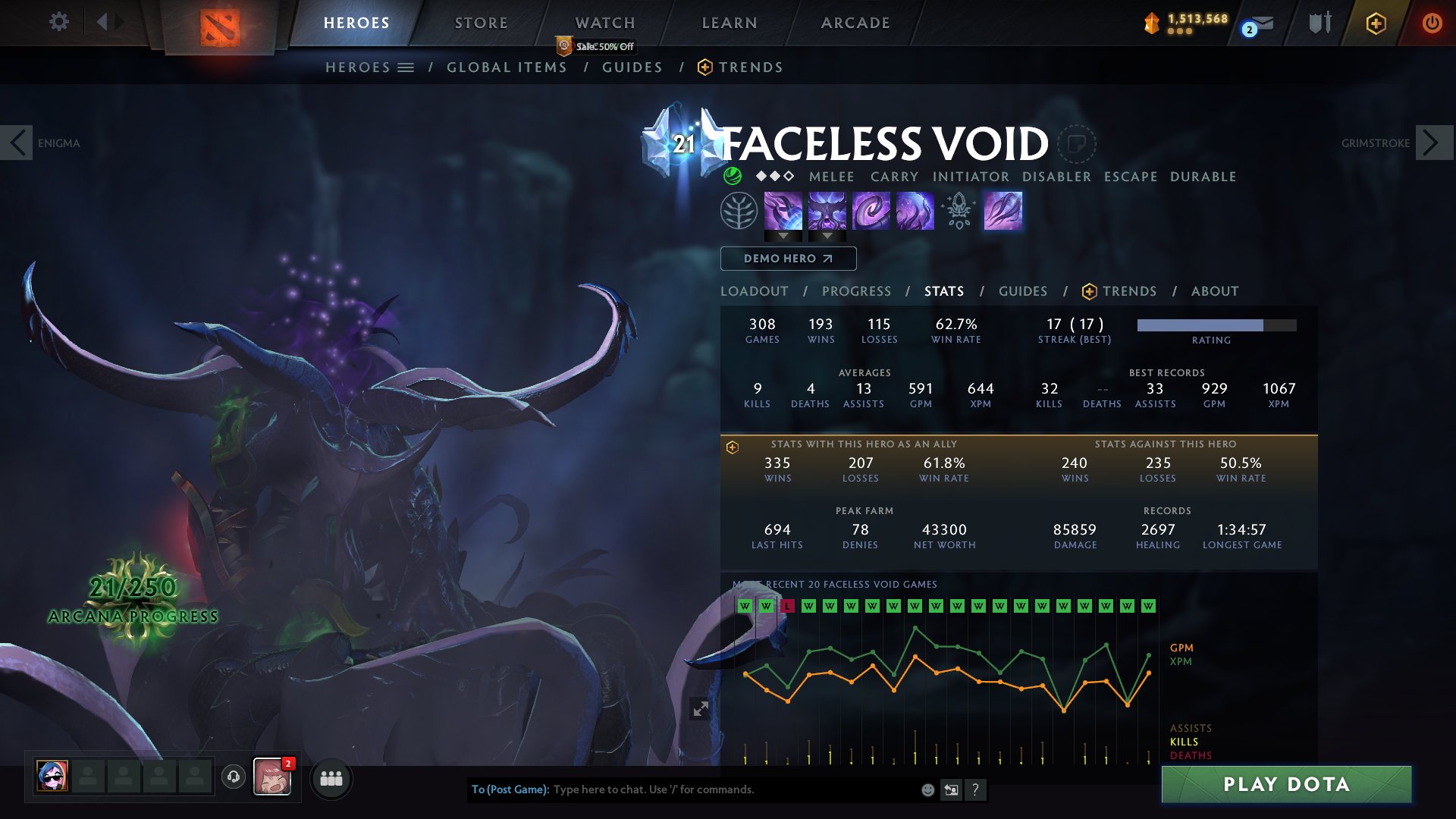Click the DEMO HERO button
Viewport: 1456px width, 819px height.
pyautogui.click(x=787, y=259)
